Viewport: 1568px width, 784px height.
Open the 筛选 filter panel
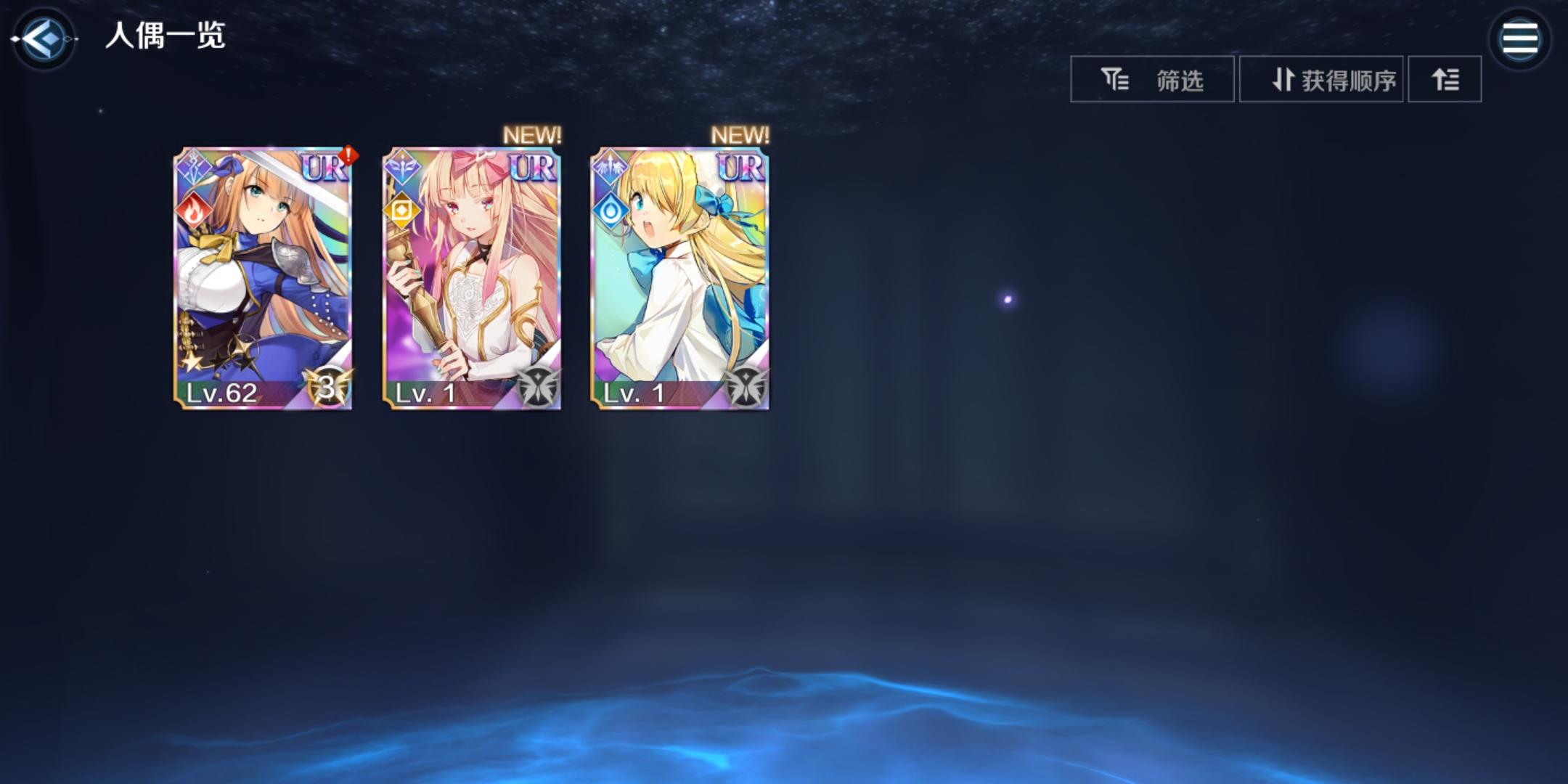pos(1151,79)
